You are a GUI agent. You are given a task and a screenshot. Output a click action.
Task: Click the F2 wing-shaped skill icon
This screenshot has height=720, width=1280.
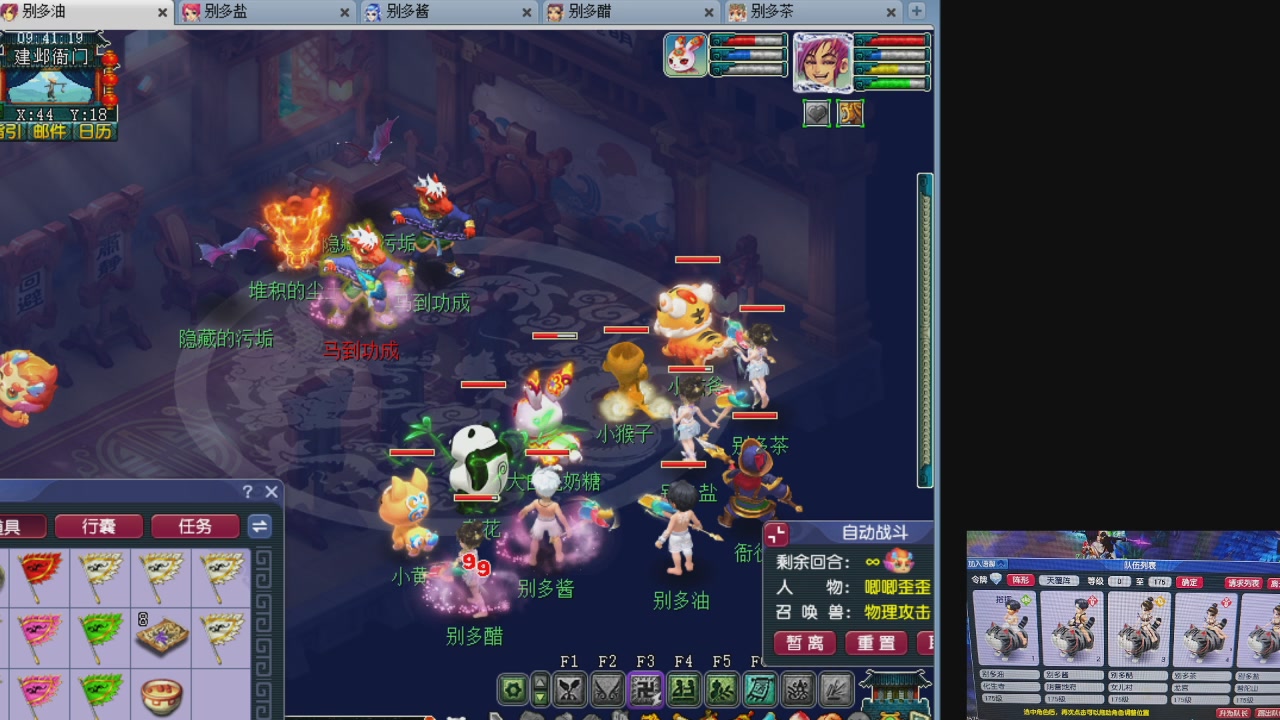[606, 689]
